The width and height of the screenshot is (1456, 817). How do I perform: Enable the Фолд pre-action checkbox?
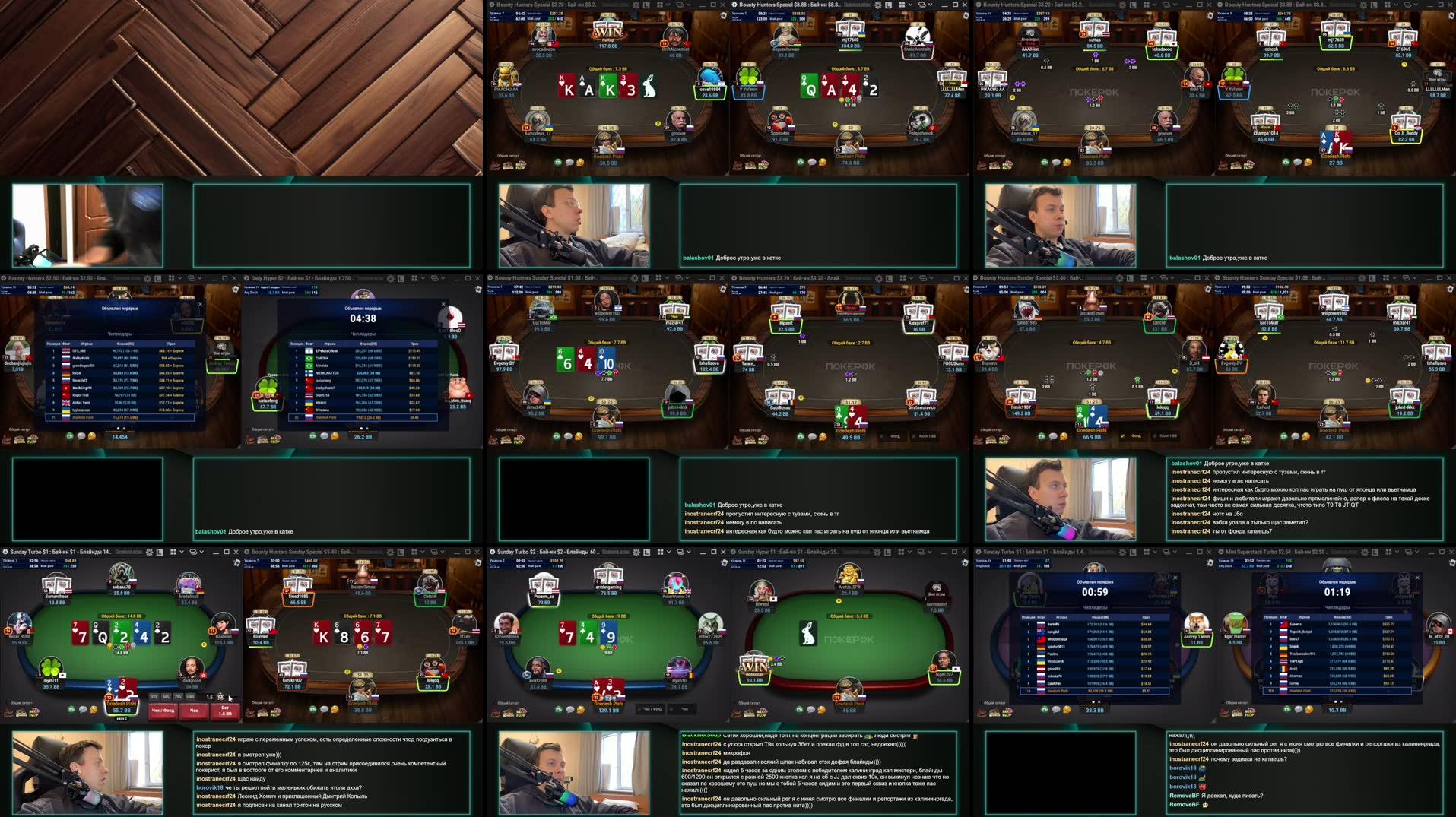pyautogui.click(x=881, y=435)
